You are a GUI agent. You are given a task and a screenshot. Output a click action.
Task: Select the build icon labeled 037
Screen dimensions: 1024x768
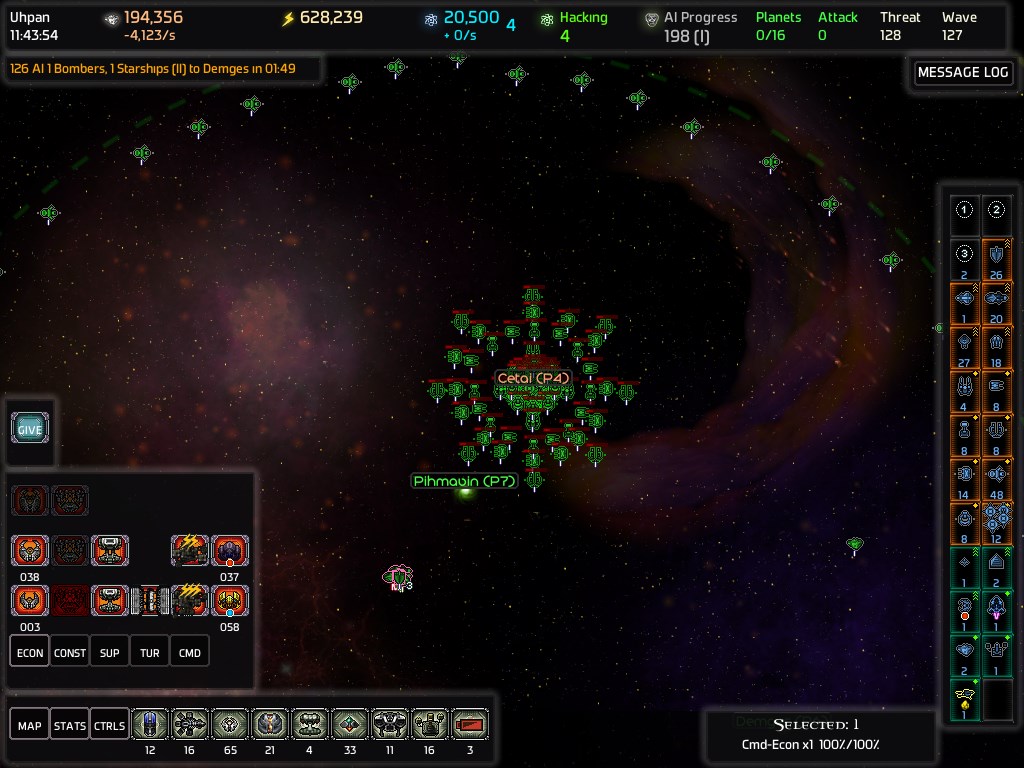pos(230,551)
